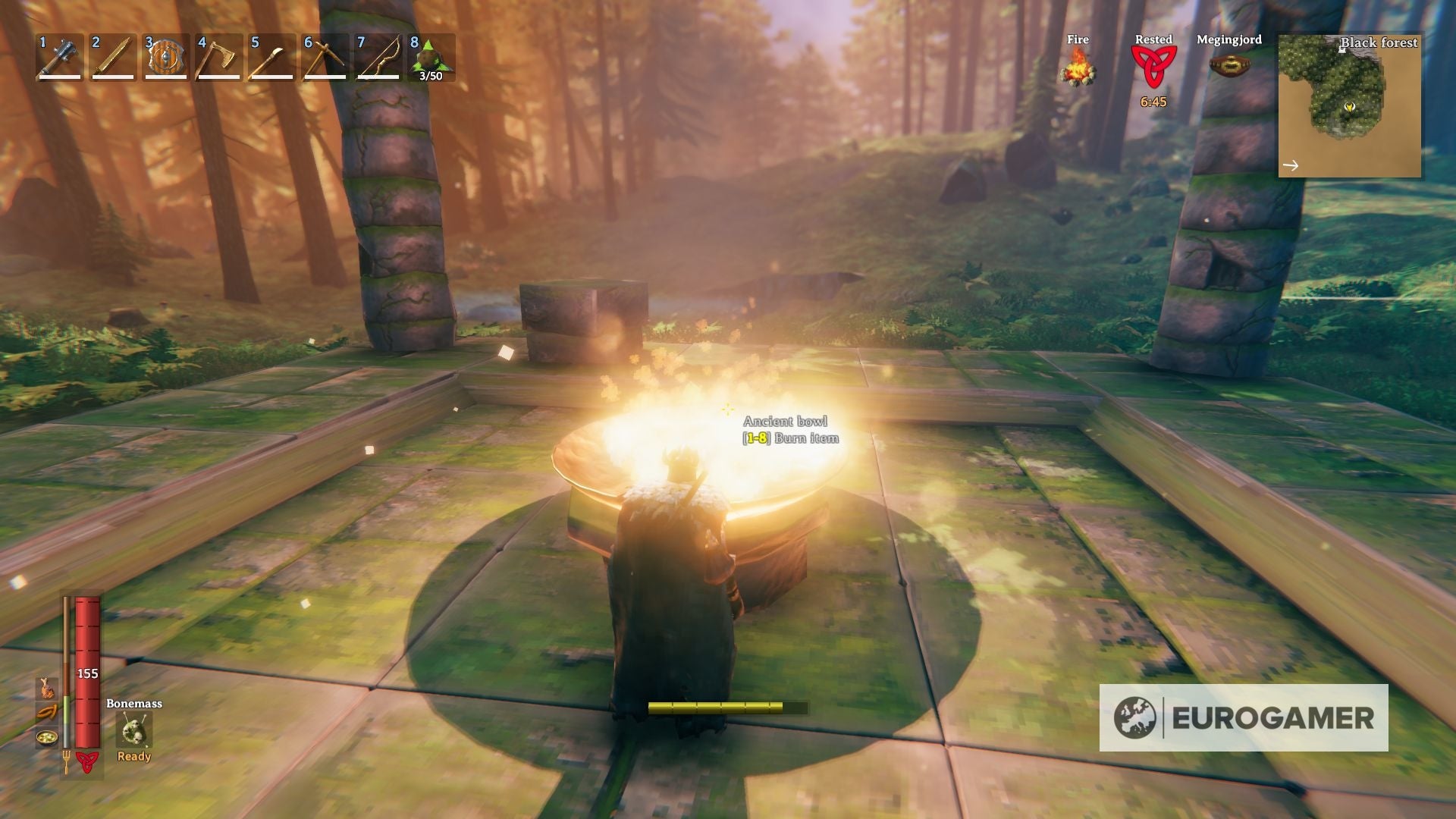Activate the Bonemass Forsaken power icon

pos(133,730)
